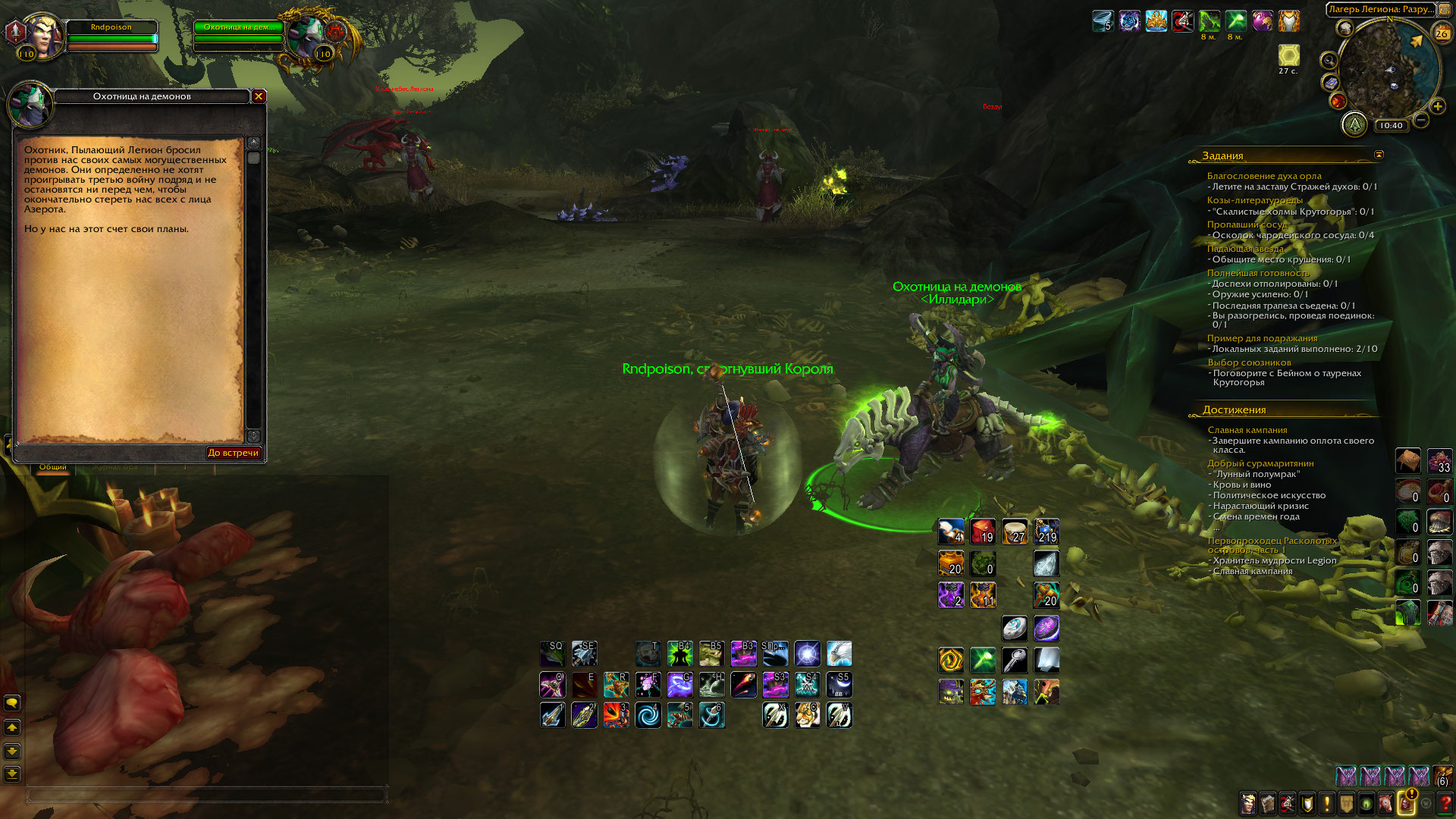Toggle minimap tracking magnifying glass button

[1329, 61]
